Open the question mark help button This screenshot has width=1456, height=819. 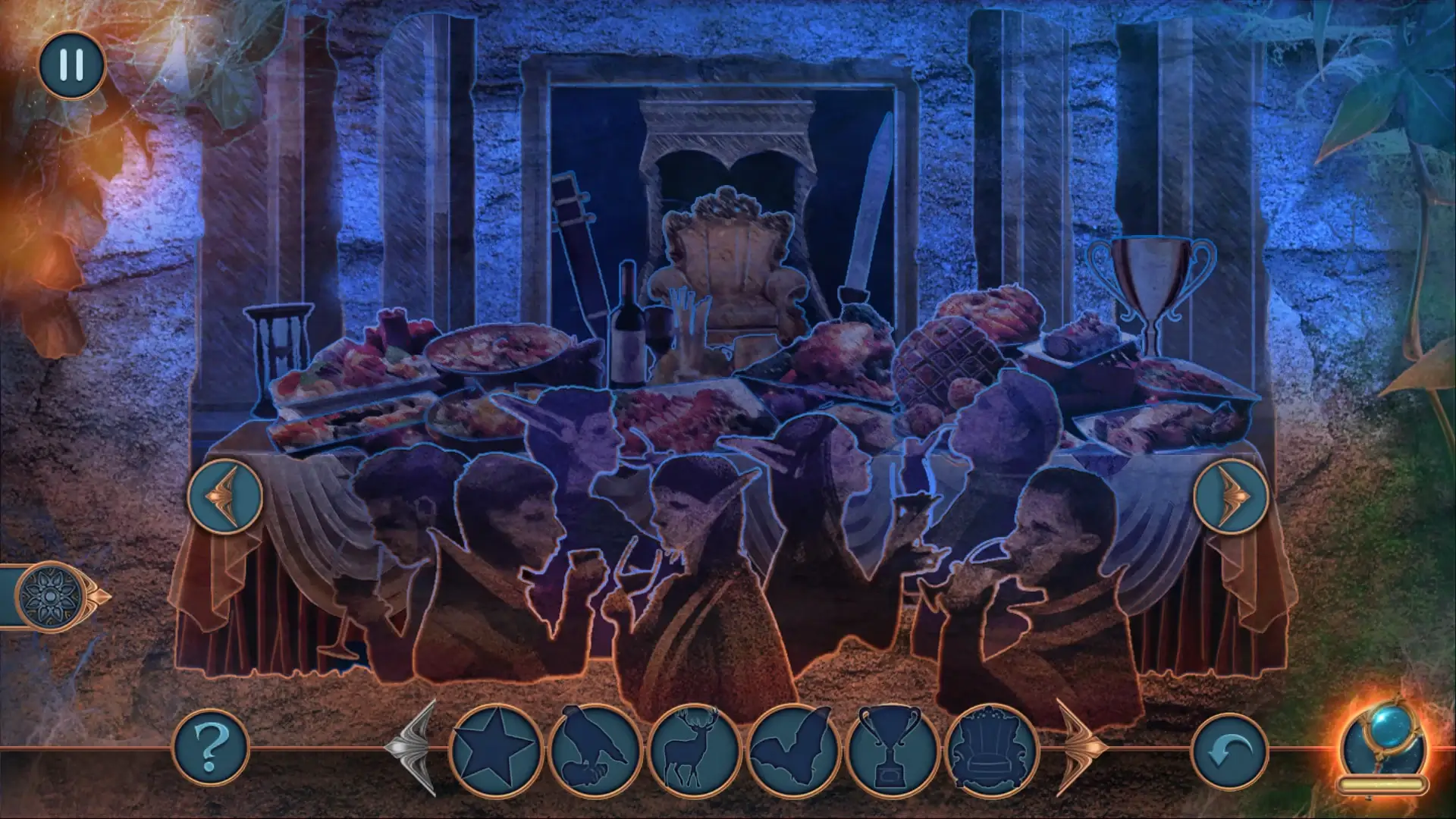(x=212, y=747)
